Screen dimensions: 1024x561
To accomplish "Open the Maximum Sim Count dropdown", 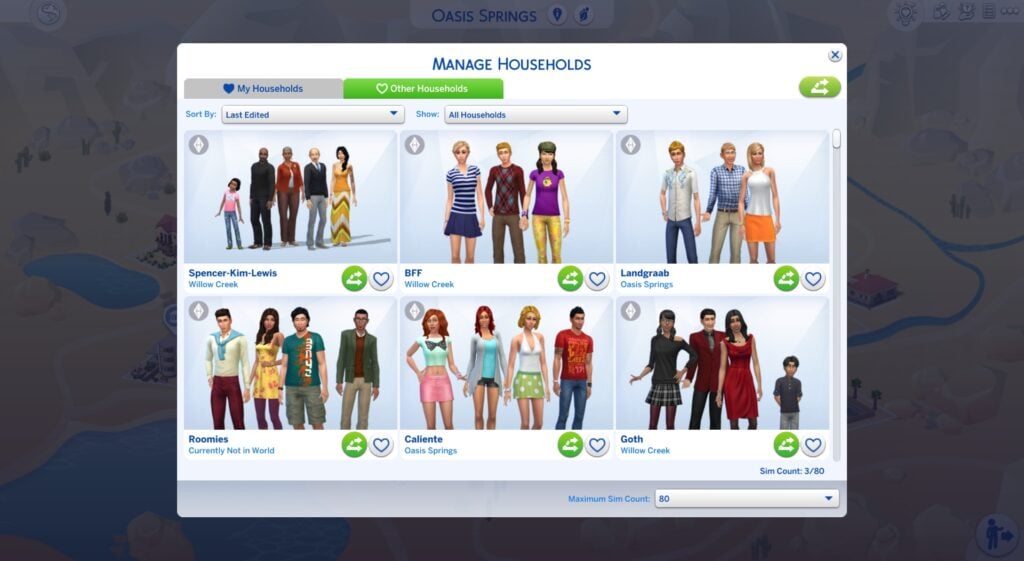I will click(746, 498).
